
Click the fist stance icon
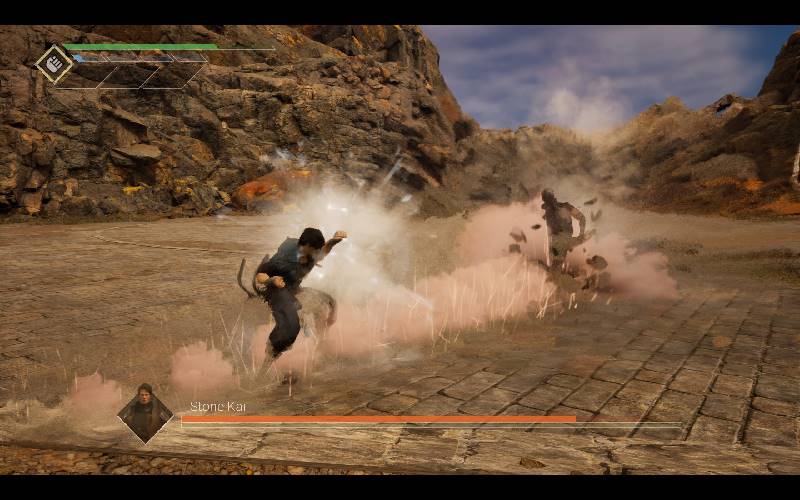(x=54, y=63)
